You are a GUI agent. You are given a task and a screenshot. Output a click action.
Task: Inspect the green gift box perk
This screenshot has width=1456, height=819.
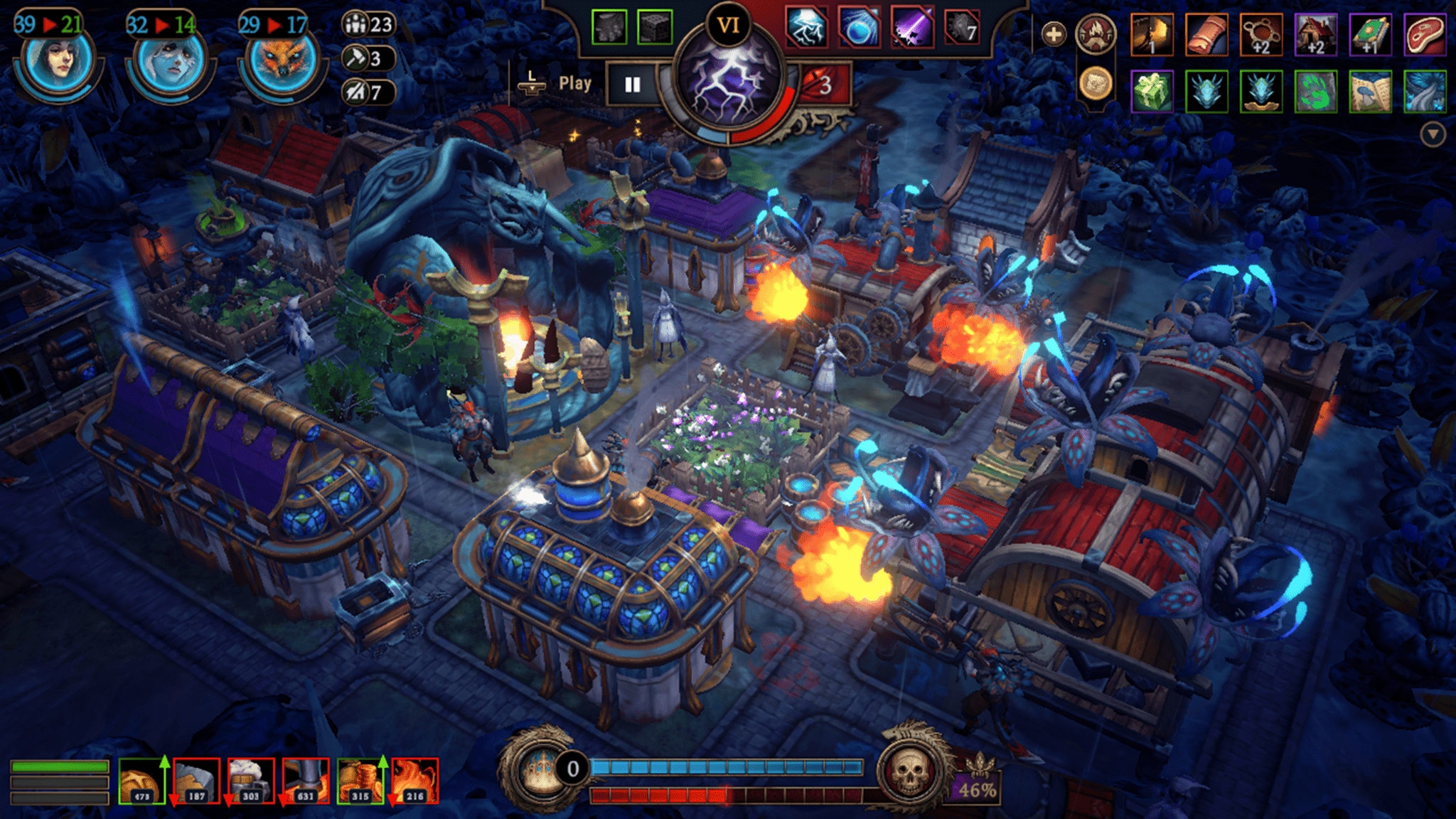(x=1151, y=92)
